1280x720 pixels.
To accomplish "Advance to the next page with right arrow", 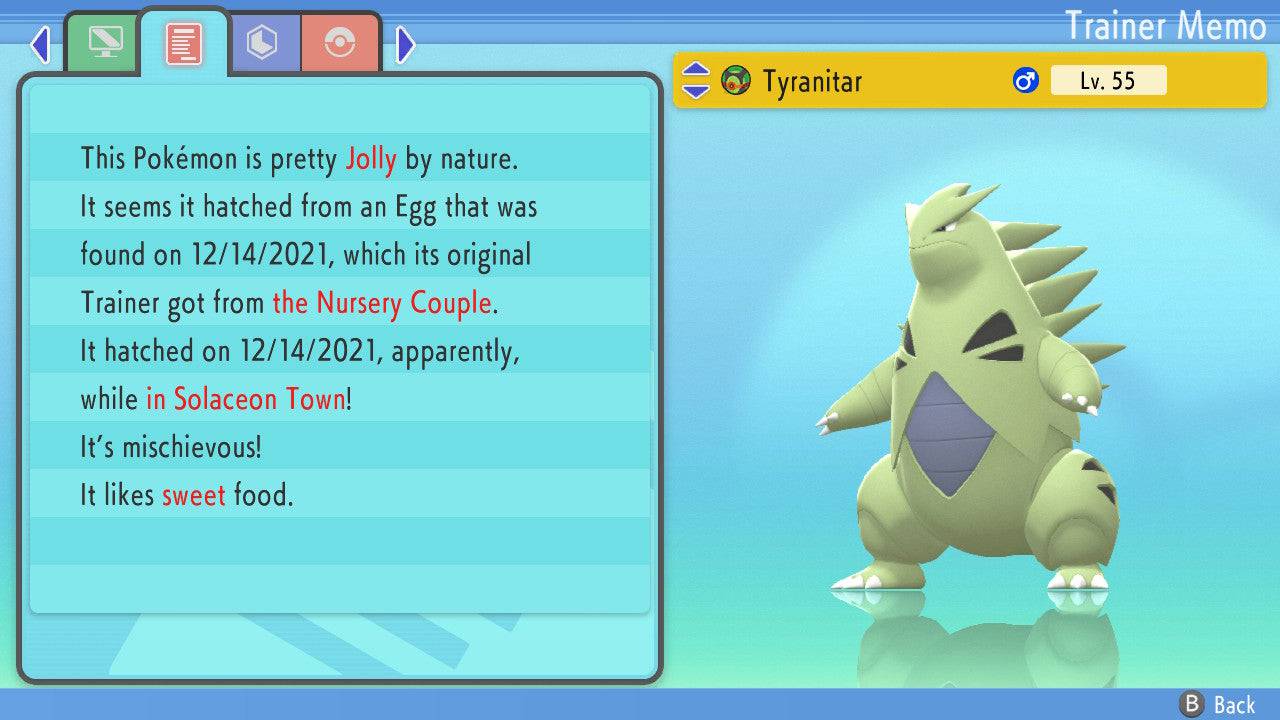I will pos(405,44).
